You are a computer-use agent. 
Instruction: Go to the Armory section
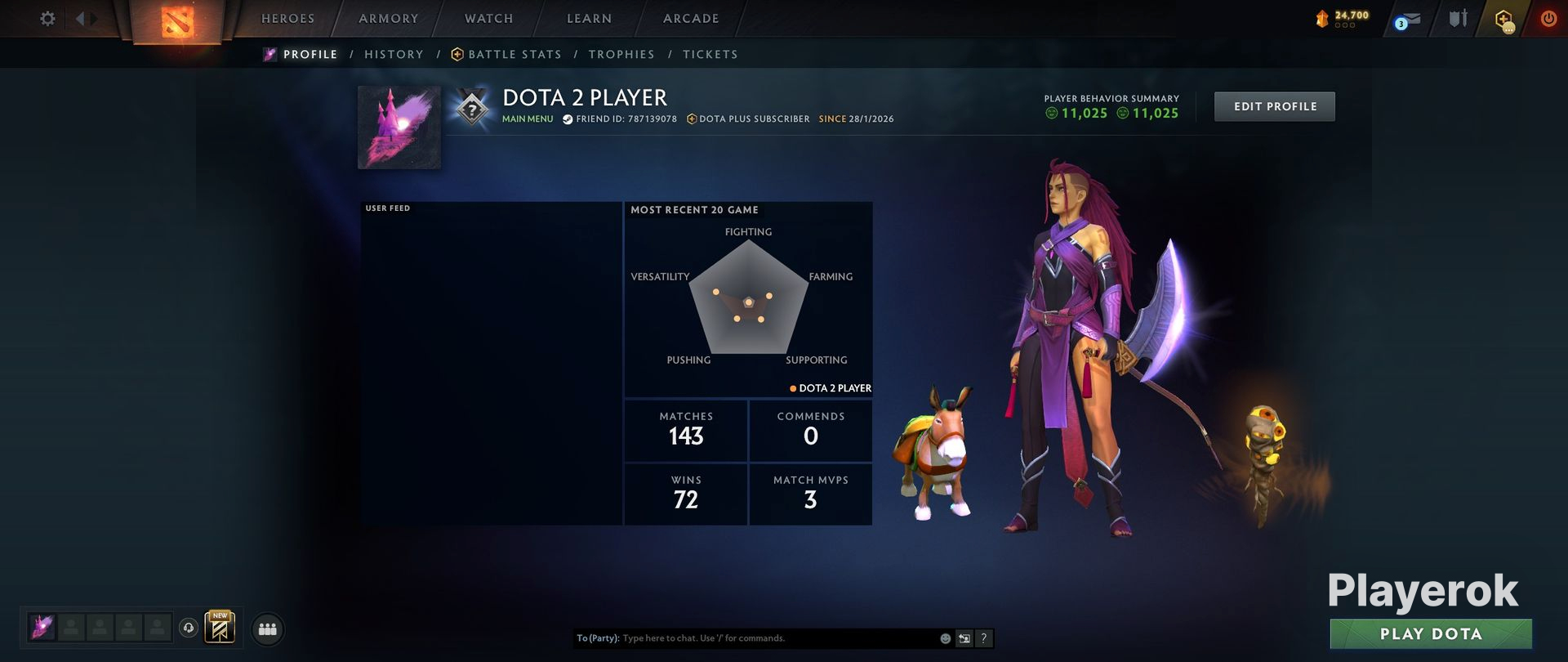(x=388, y=19)
